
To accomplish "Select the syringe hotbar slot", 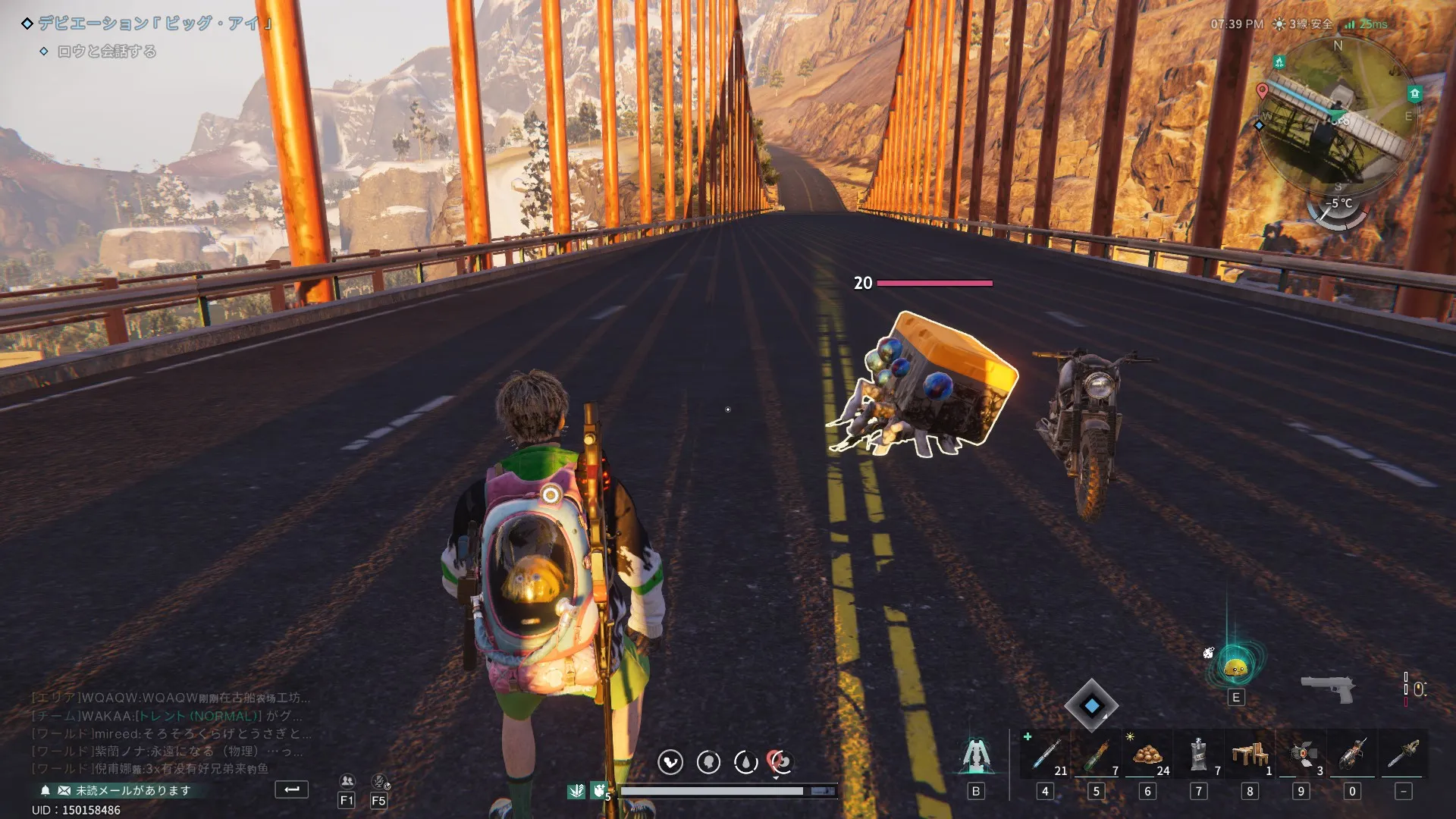I will point(1046,755).
